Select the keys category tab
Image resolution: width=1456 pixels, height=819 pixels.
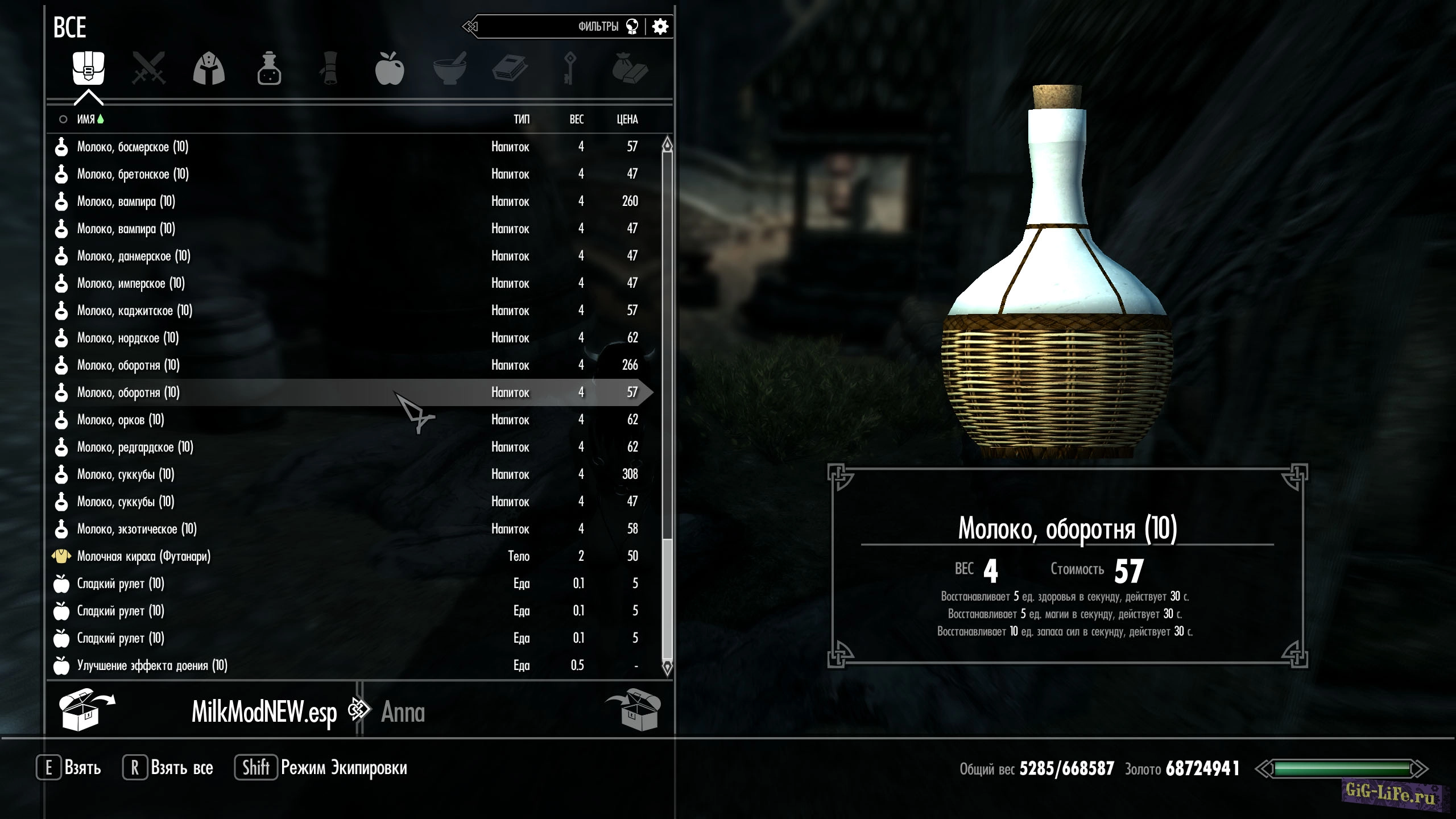tap(570, 69)
